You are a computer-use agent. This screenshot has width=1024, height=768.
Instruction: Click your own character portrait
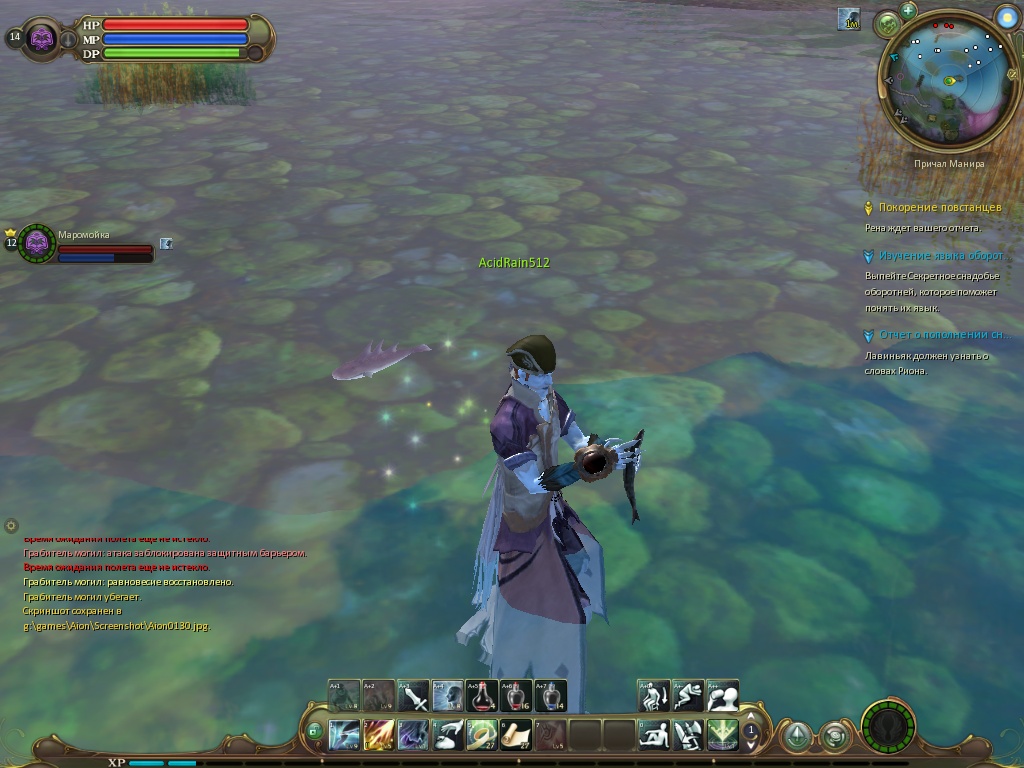point(42,39)
